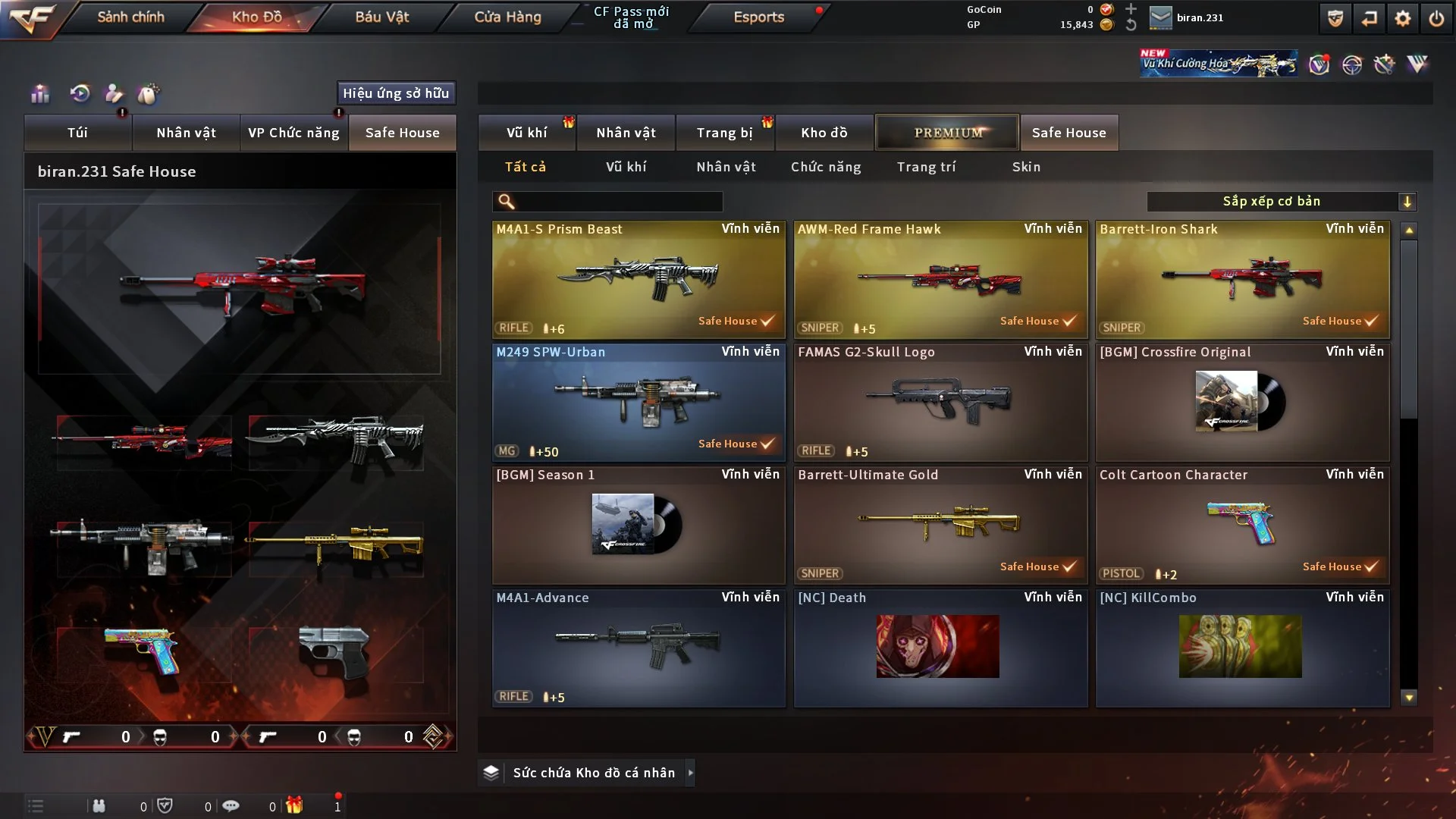1456x819 pixels.
Task: Click Hiệu ứng sở hữu button
Action: [x=396, y=93]
